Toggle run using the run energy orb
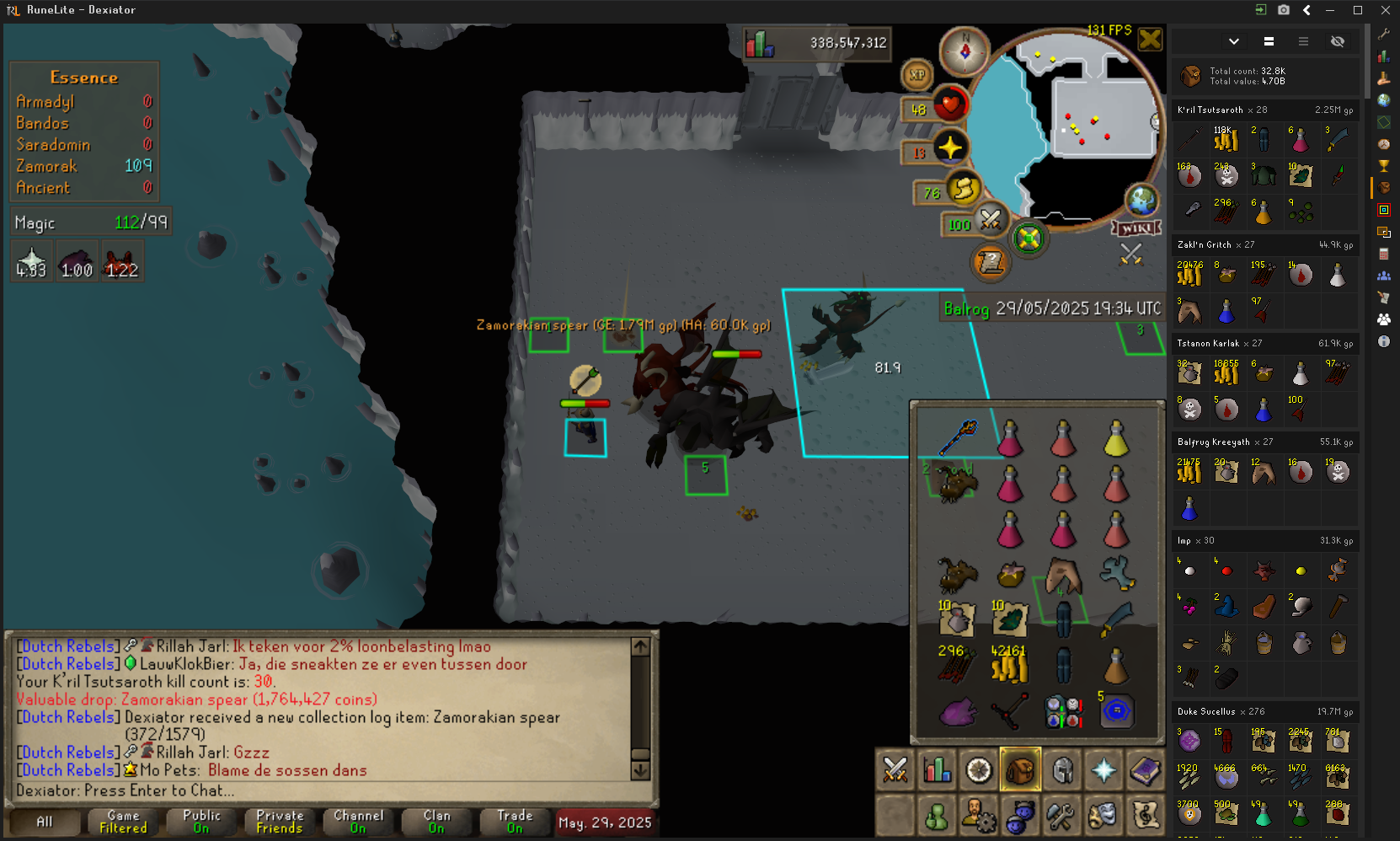1400x841 pixels. (x=964, y=189)
